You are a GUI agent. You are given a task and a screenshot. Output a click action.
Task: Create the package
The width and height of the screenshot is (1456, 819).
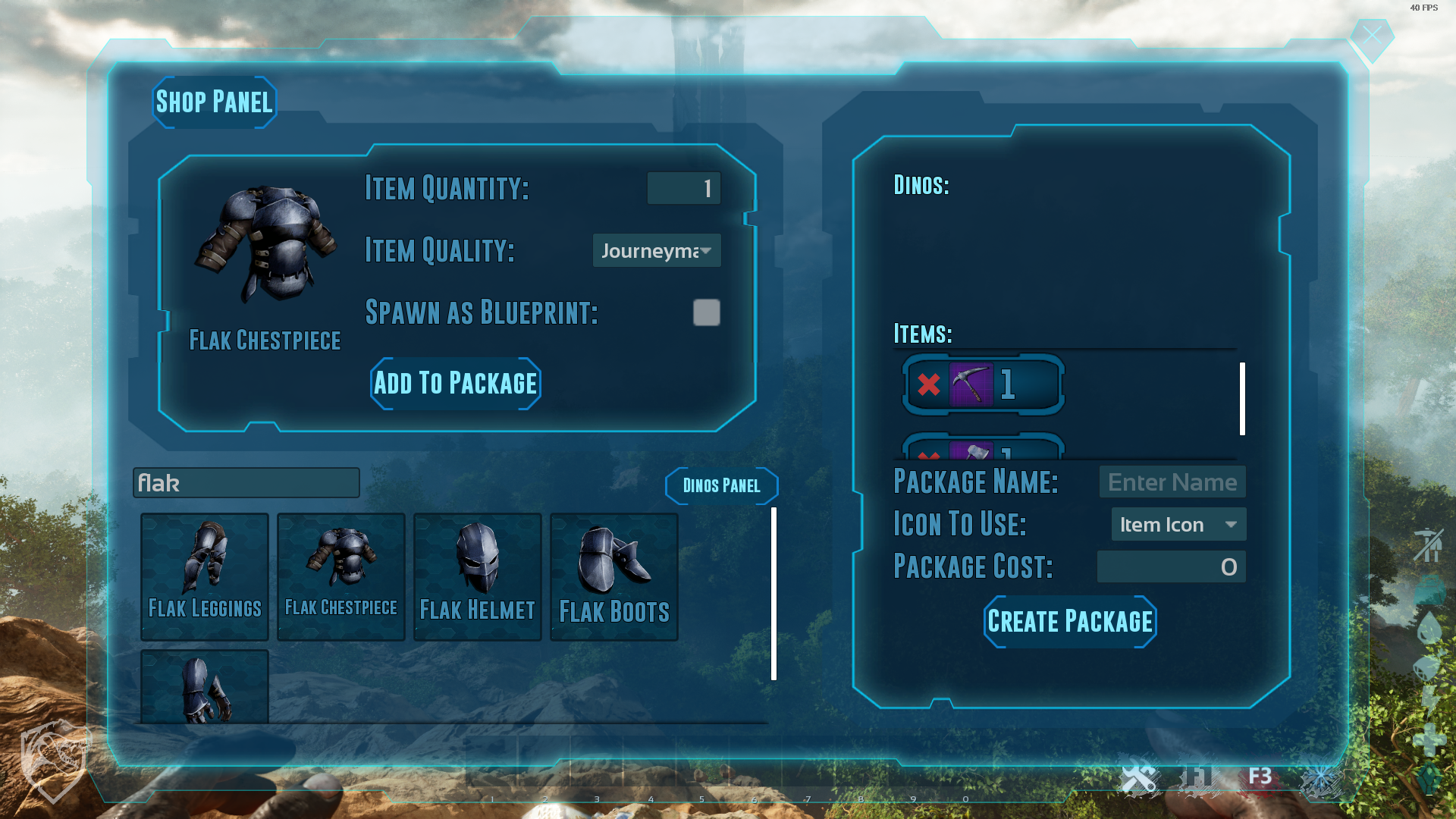coord(1070,622)
